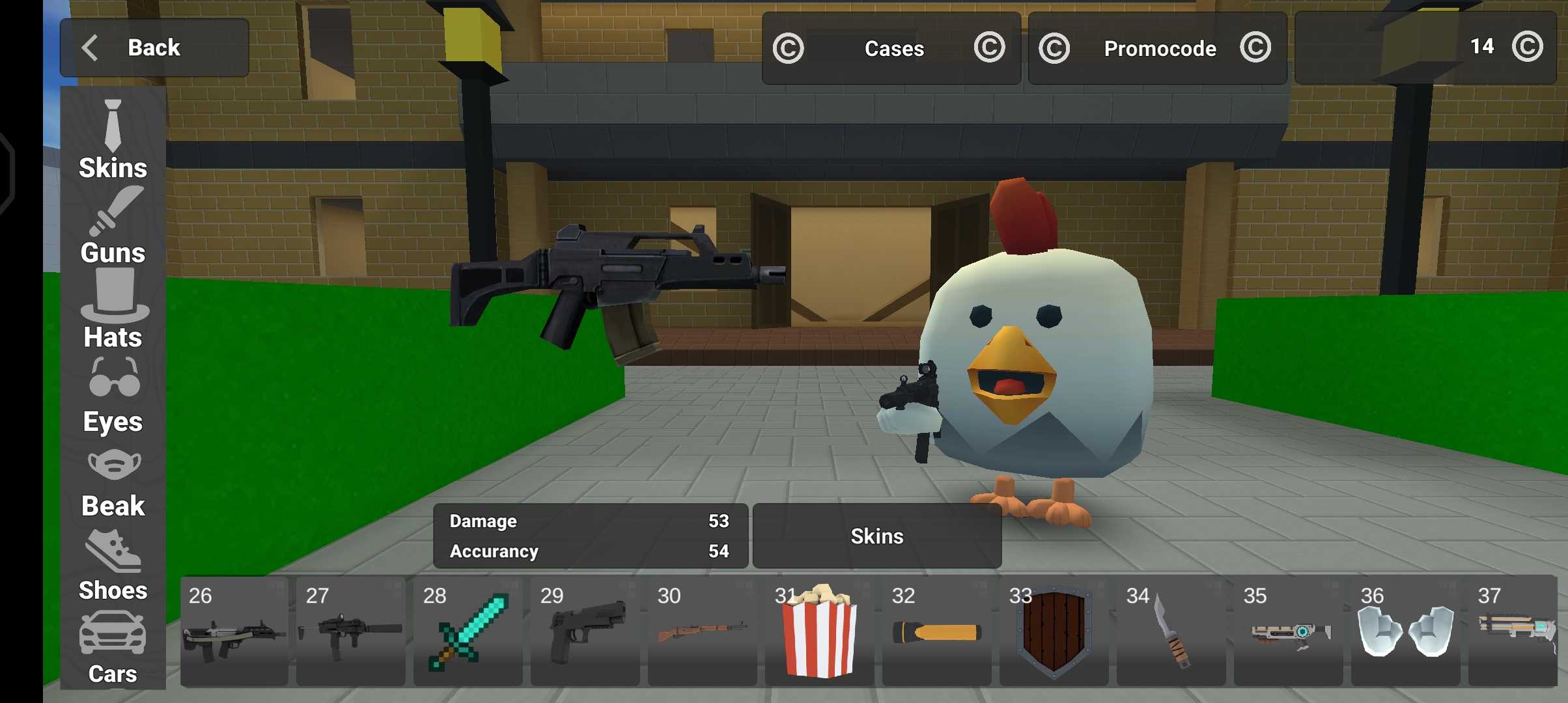The width and height of the screenshot is (1568, 703).
Task: Choose the Beak category
Action: click(113, 483)
